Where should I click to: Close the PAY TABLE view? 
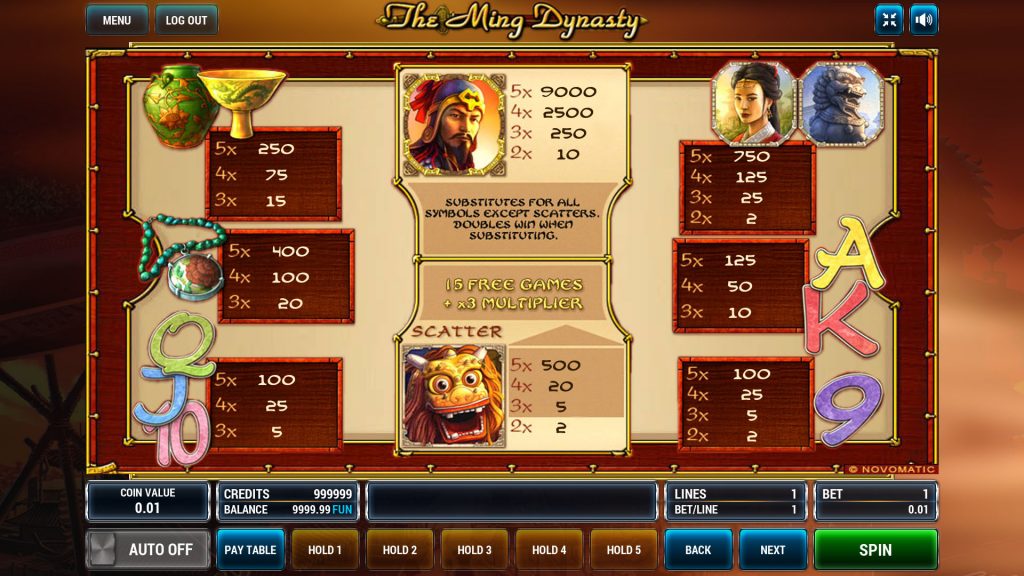coord(250,550)
